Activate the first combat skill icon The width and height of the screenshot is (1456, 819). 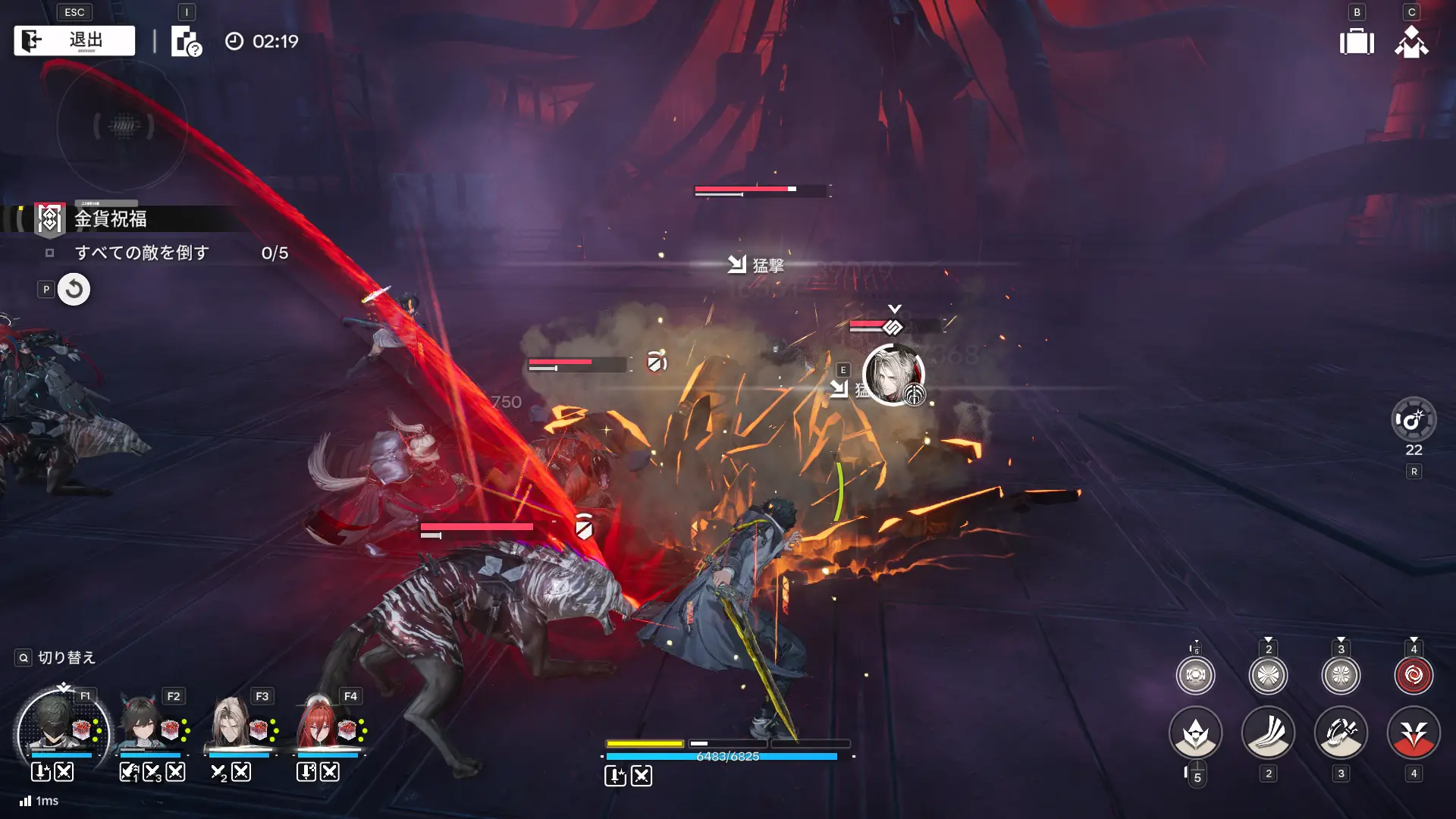pyautogui.click(x=1196, y=733)
